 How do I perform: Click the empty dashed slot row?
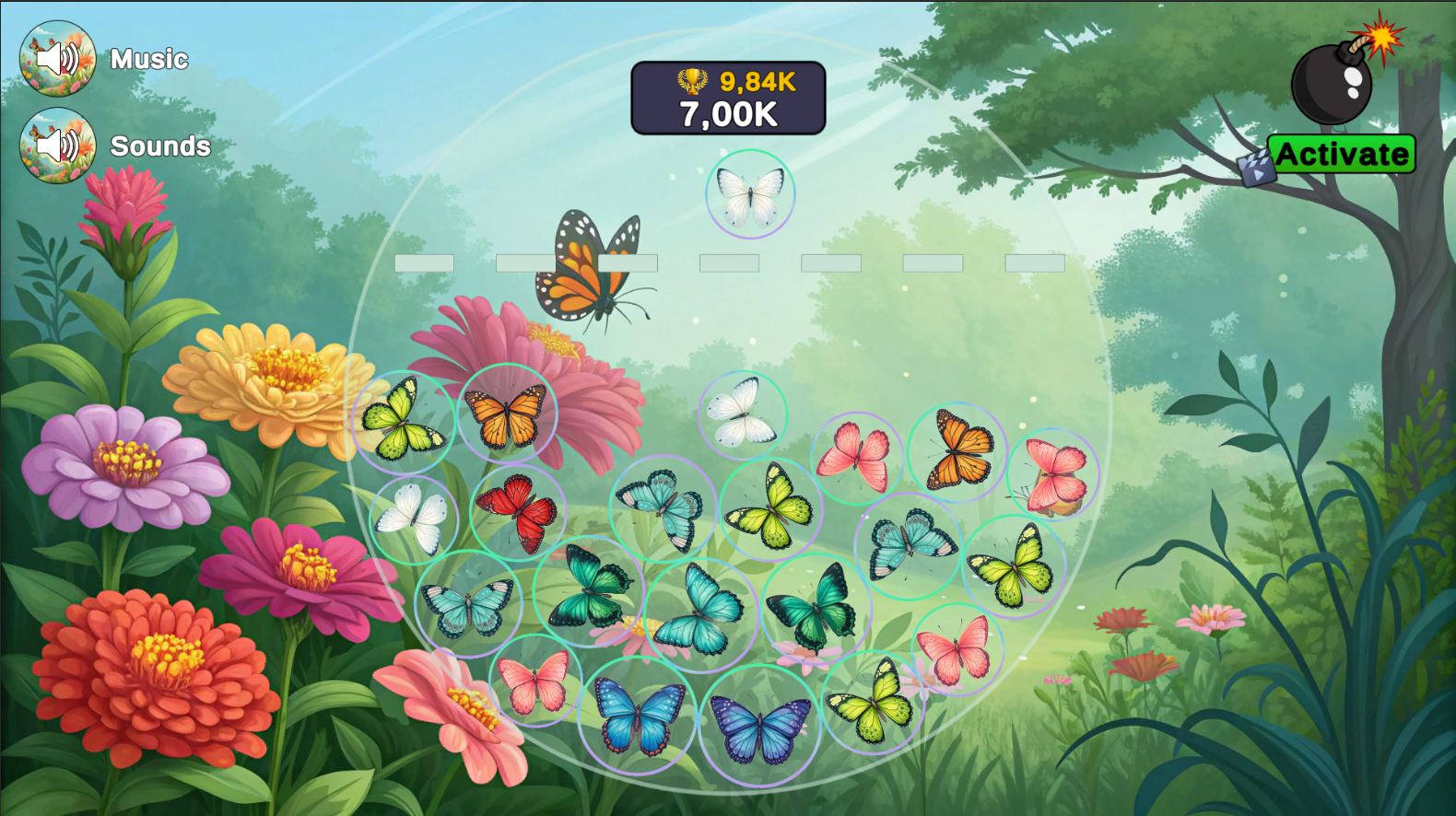click(728, 263)
